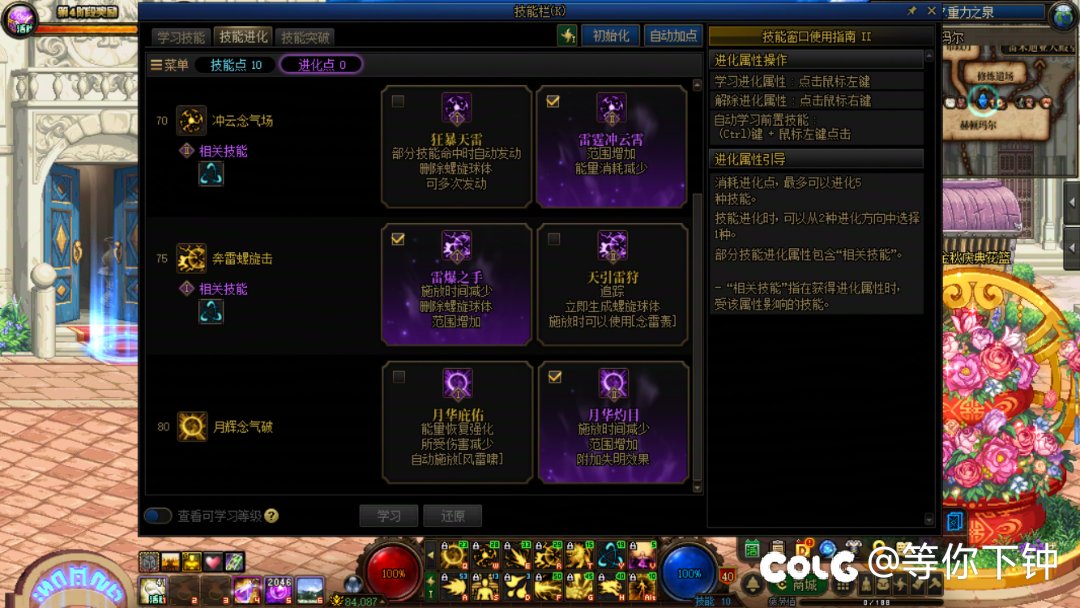1080x608 pixels.
Task: Select the 雷霆冲云霄 evolution card
Action: [611, 146]
